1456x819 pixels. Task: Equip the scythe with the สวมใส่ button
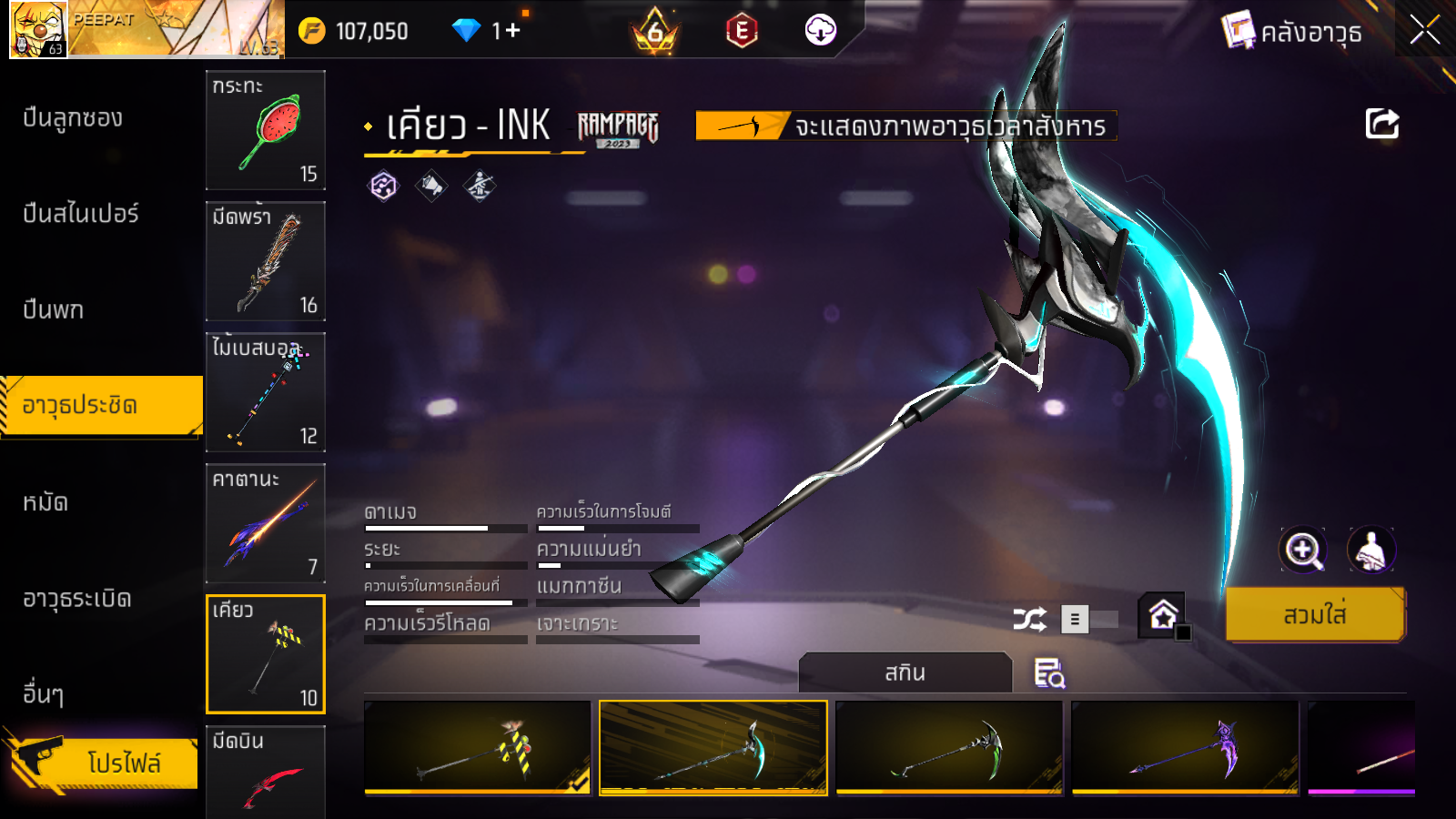pyautogui.click(x=1315, y=615)
